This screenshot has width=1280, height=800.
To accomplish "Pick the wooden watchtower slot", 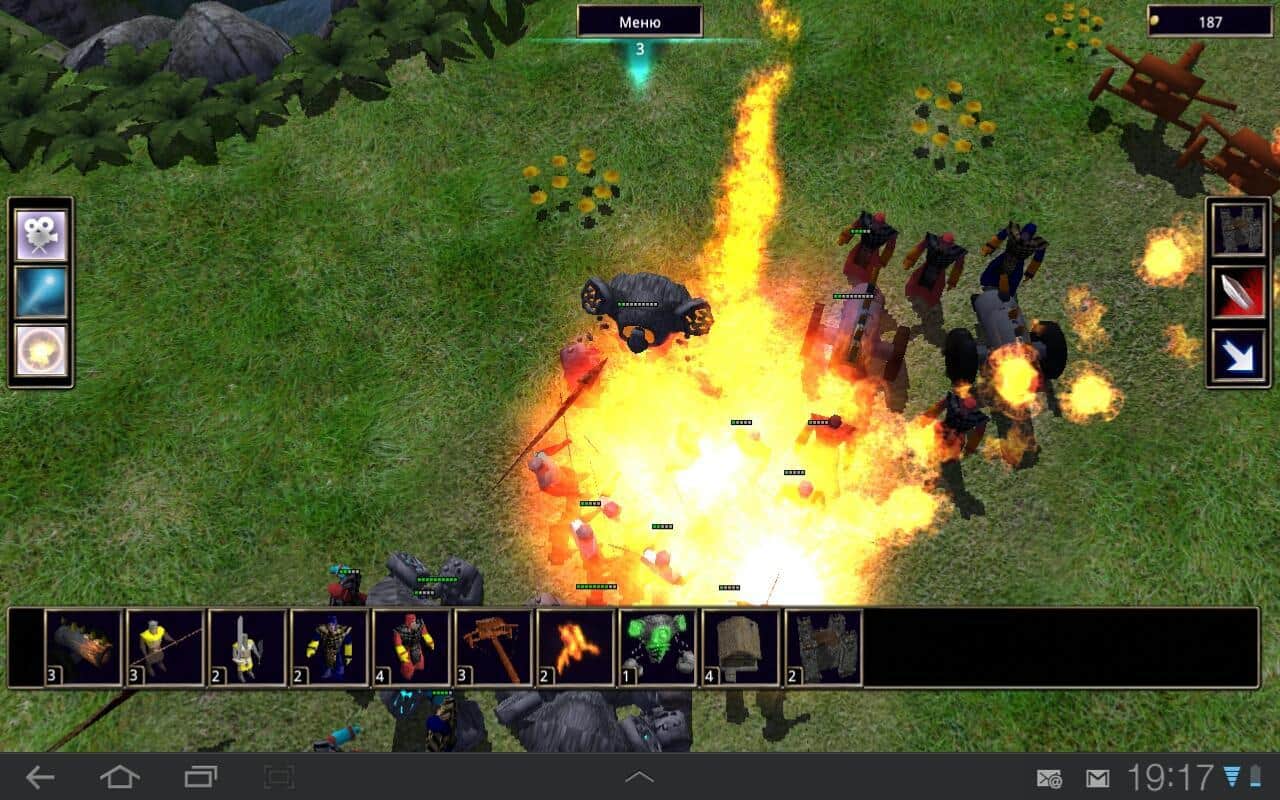I will coord(741,647).
